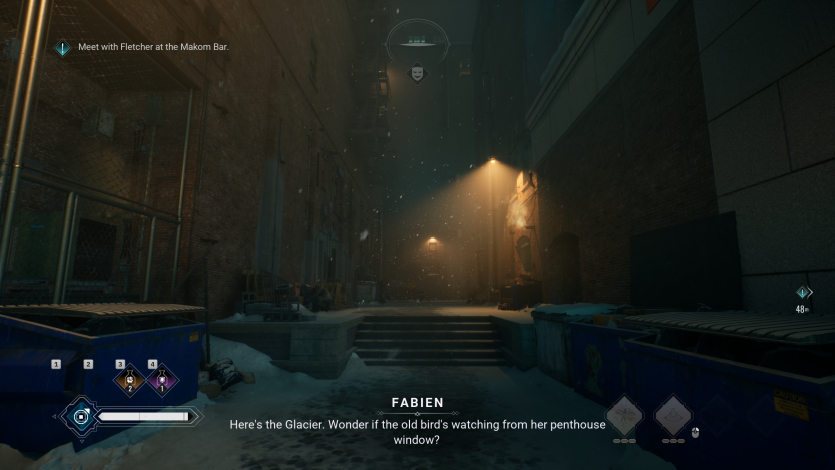The image size is (835, 470).
Task: Click the oval compass indicator
Action: (417, 41)
